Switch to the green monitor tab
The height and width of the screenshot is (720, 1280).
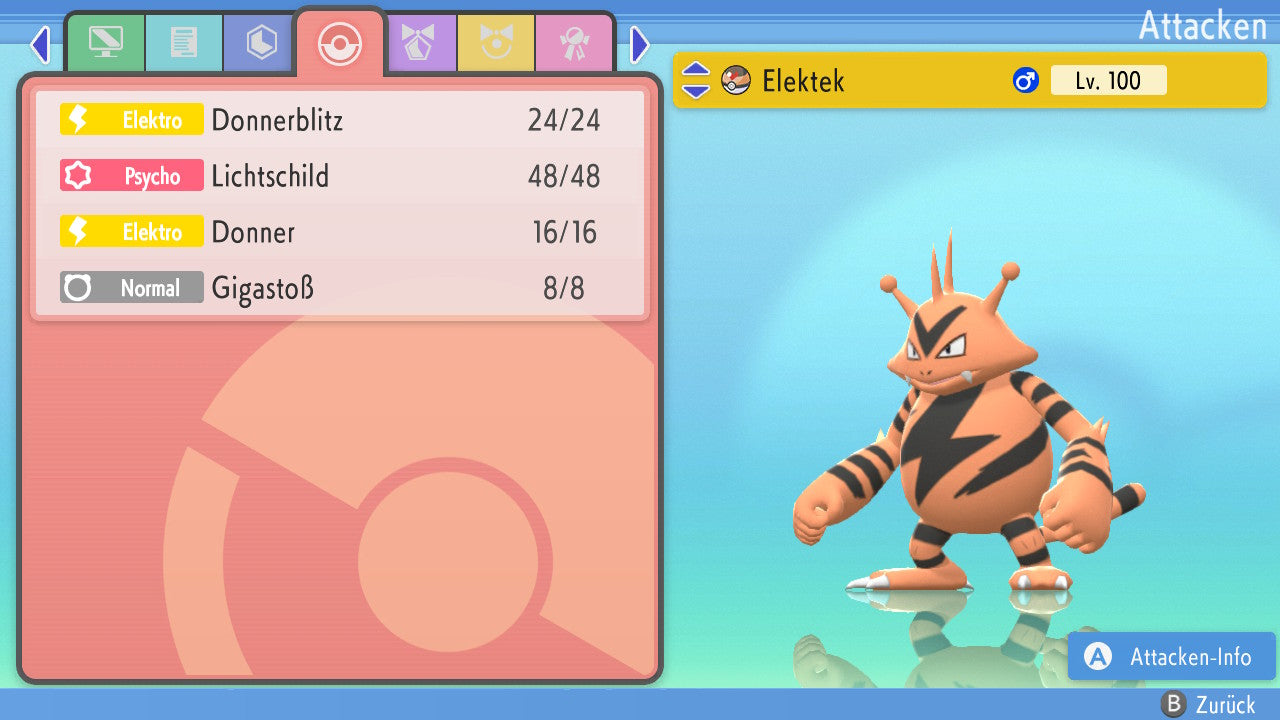tap(105, 42)
